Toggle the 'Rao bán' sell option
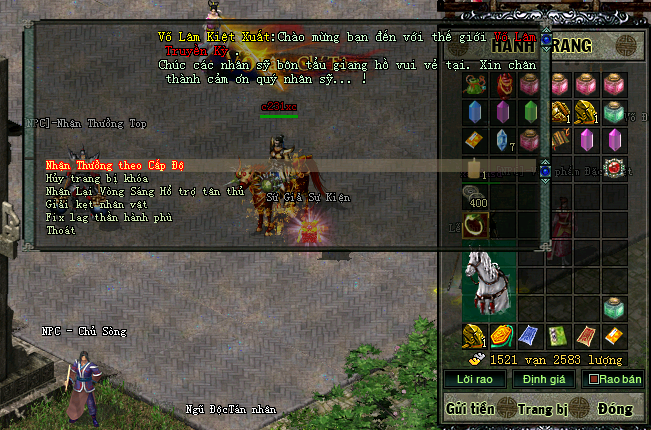The width and height of the screenshot is (651, 430). point(612,380)
